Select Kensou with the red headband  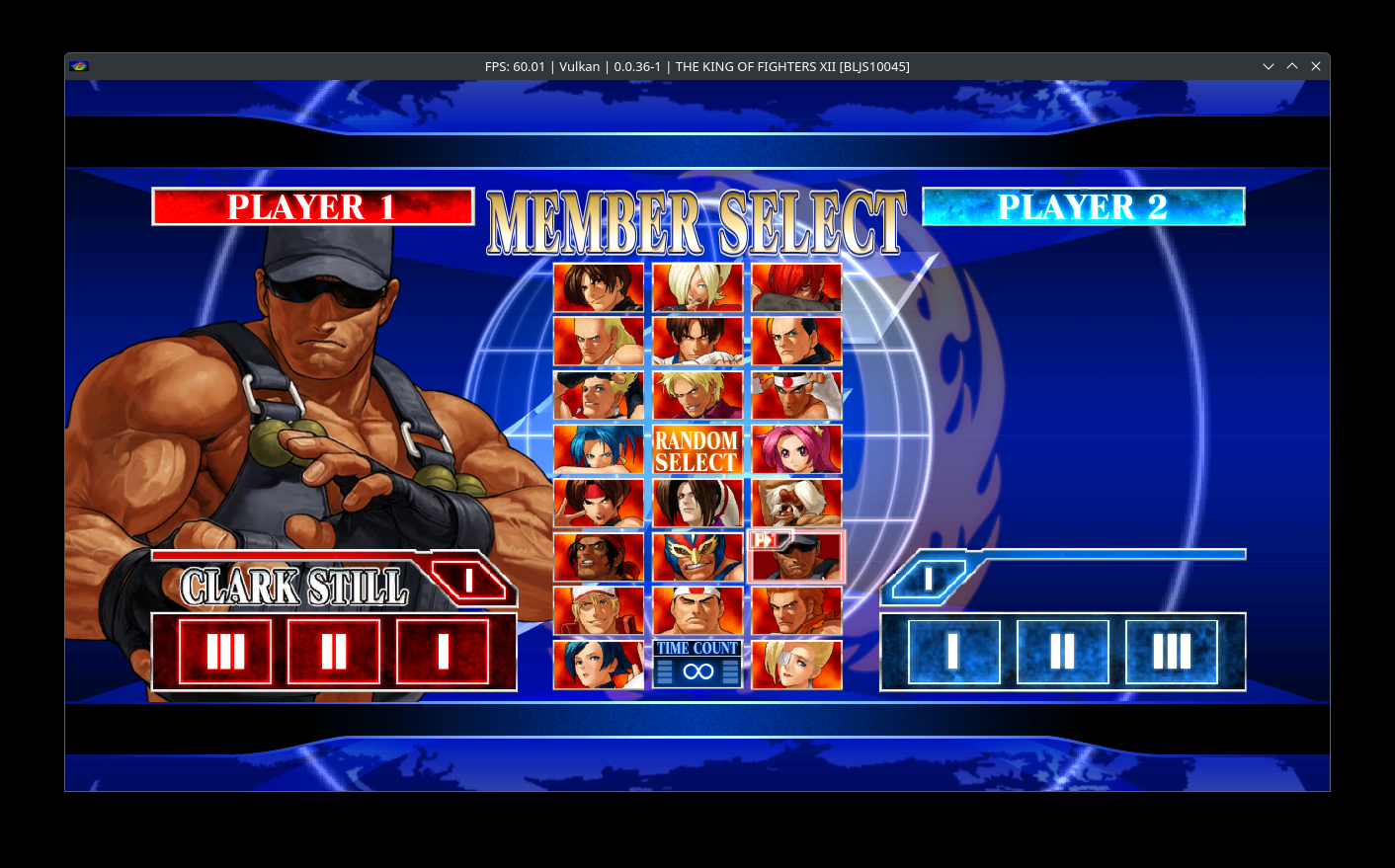coord(598,503)
